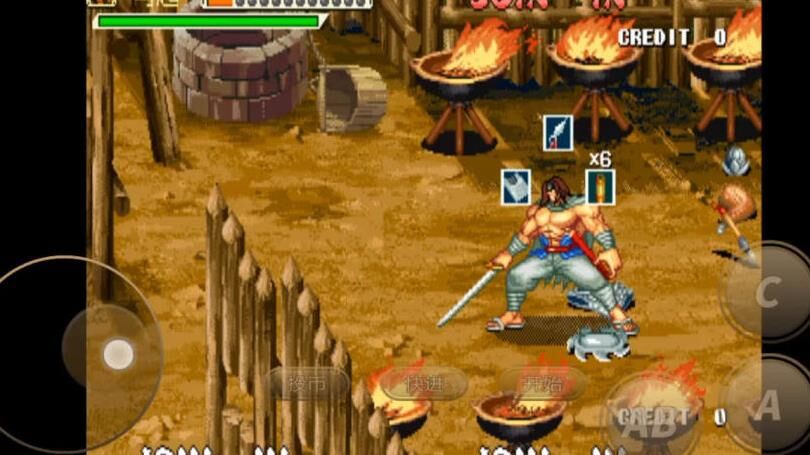Tap the round A action button
This screenshot has width=810, height=455.
coord(768,404)
